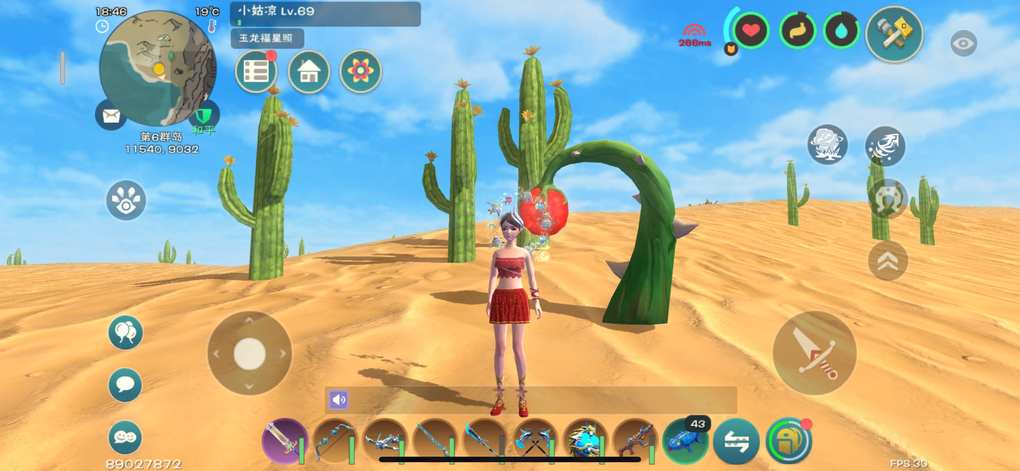Open the double chat bubble button

point(125,436)
